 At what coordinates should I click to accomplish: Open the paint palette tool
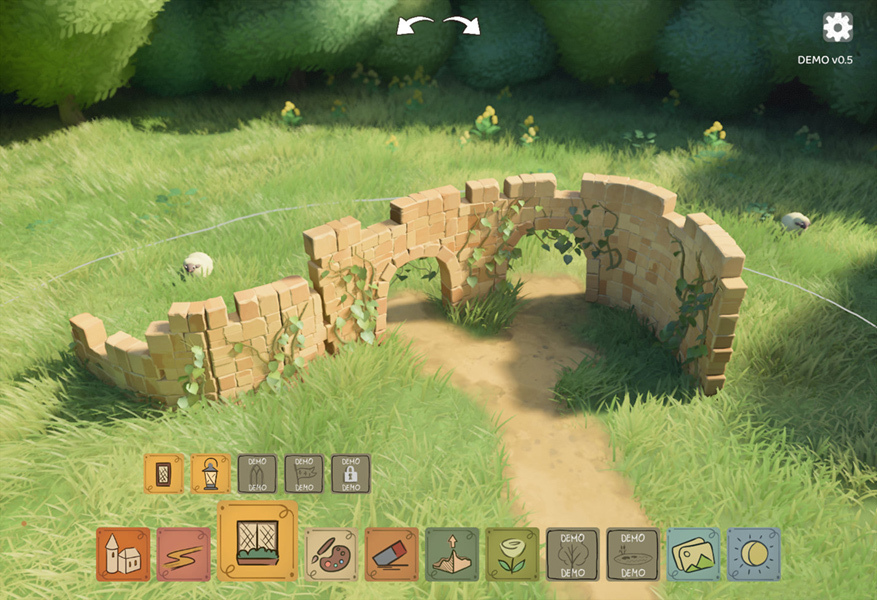pos(331,554)
